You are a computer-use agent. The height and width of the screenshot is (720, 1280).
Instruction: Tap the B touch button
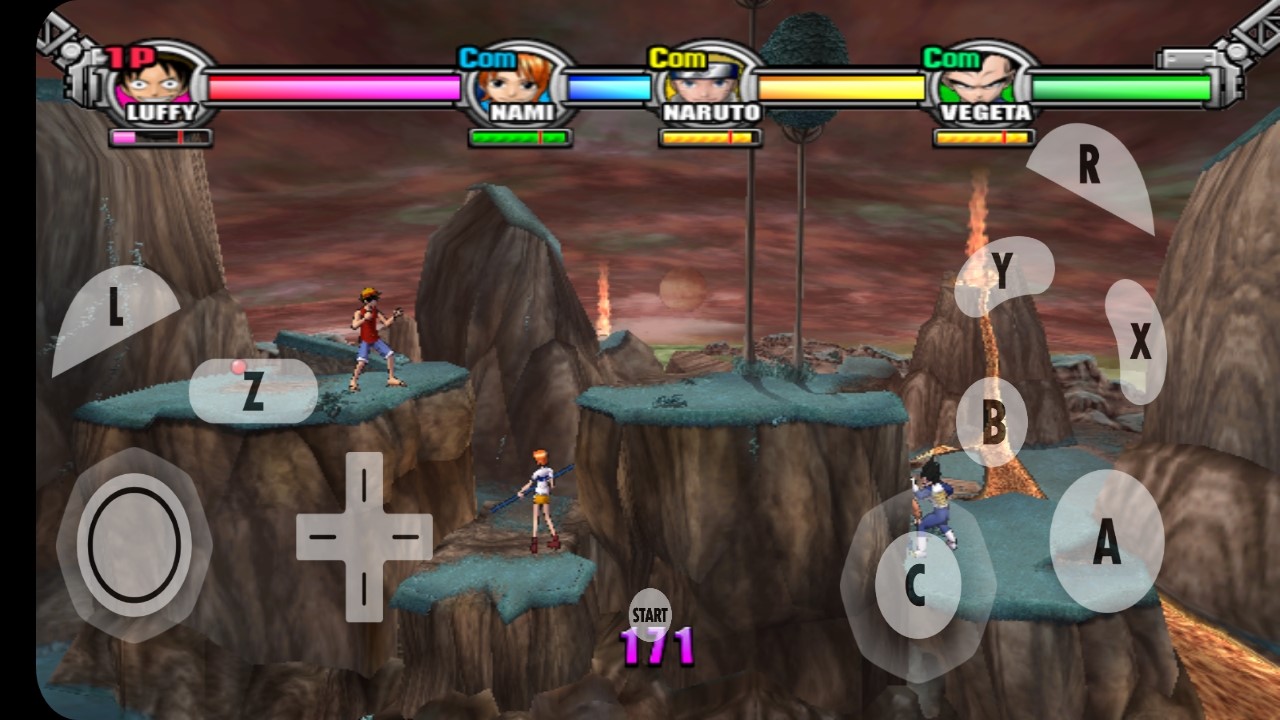(992, 423)
